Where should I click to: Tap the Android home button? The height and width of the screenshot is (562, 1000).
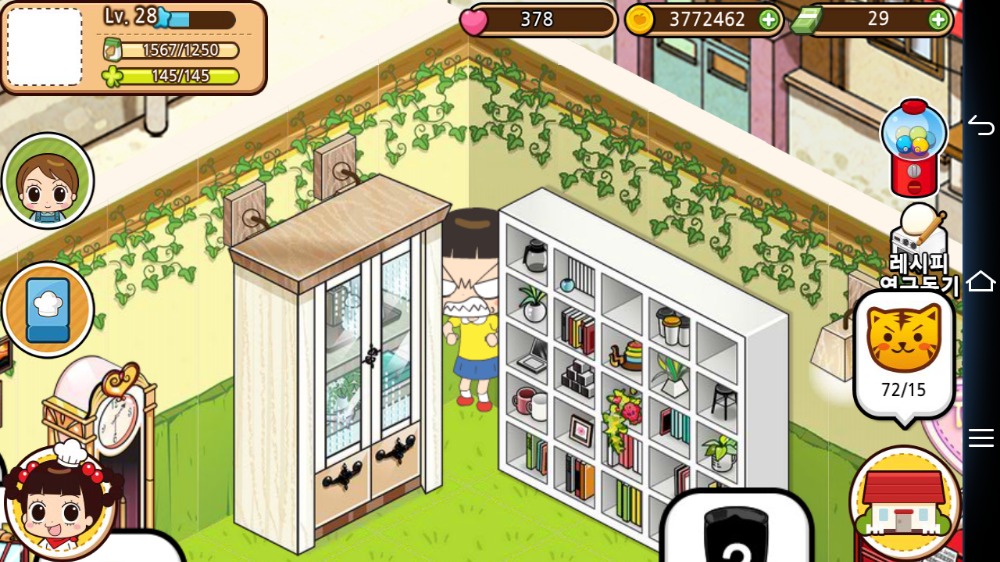tap(981, 281)
